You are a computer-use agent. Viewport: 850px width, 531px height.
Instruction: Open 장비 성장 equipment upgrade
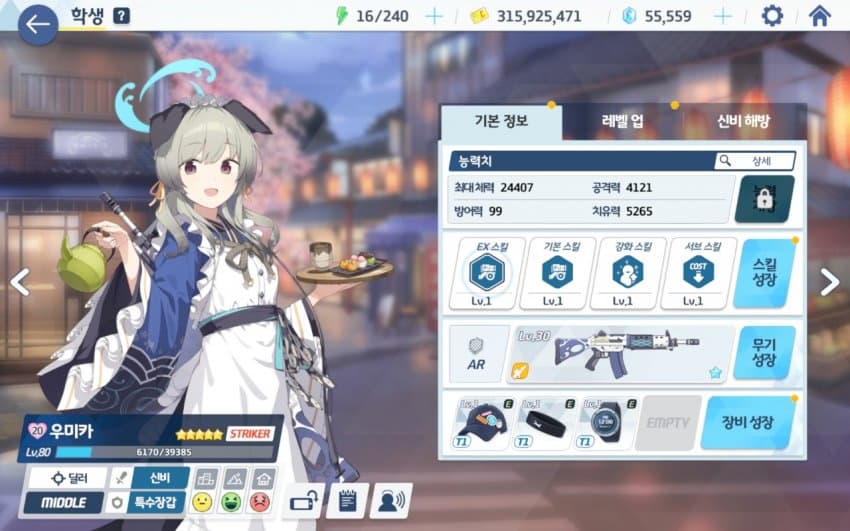[748, 422]
